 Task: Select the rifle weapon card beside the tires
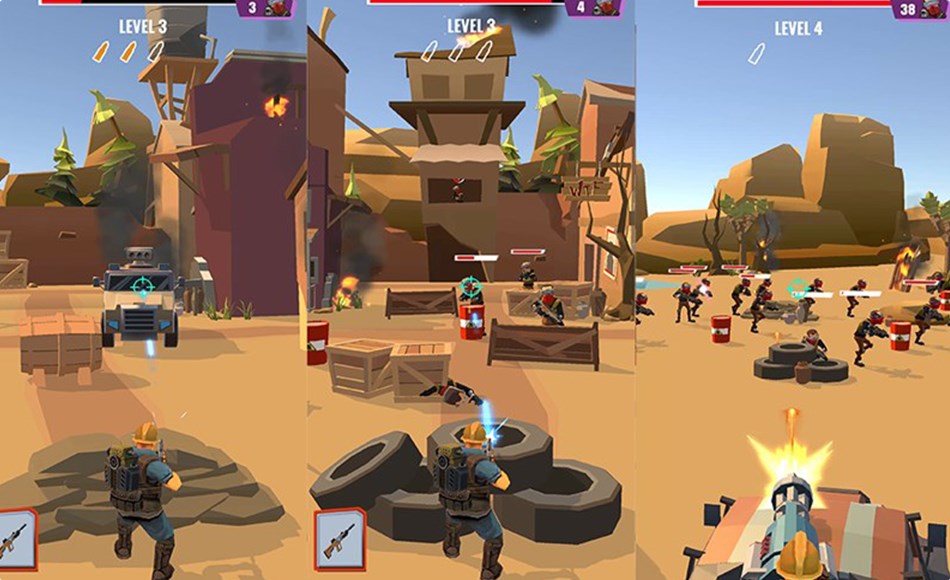[340, 538]
